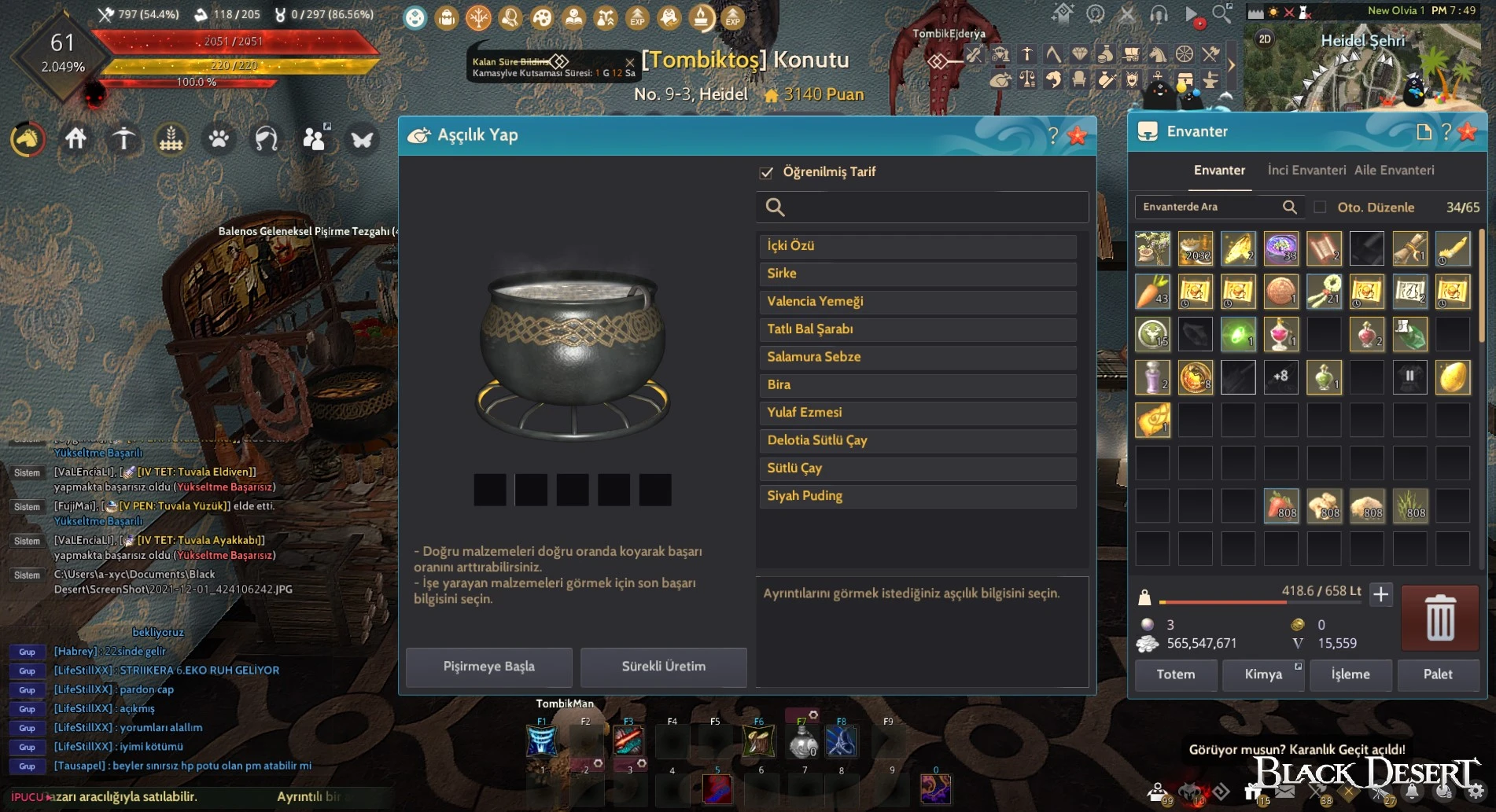This screenshot has height=812, width=1496.
Task: Focus the recipe search field
Action: [x=928, y=208]
